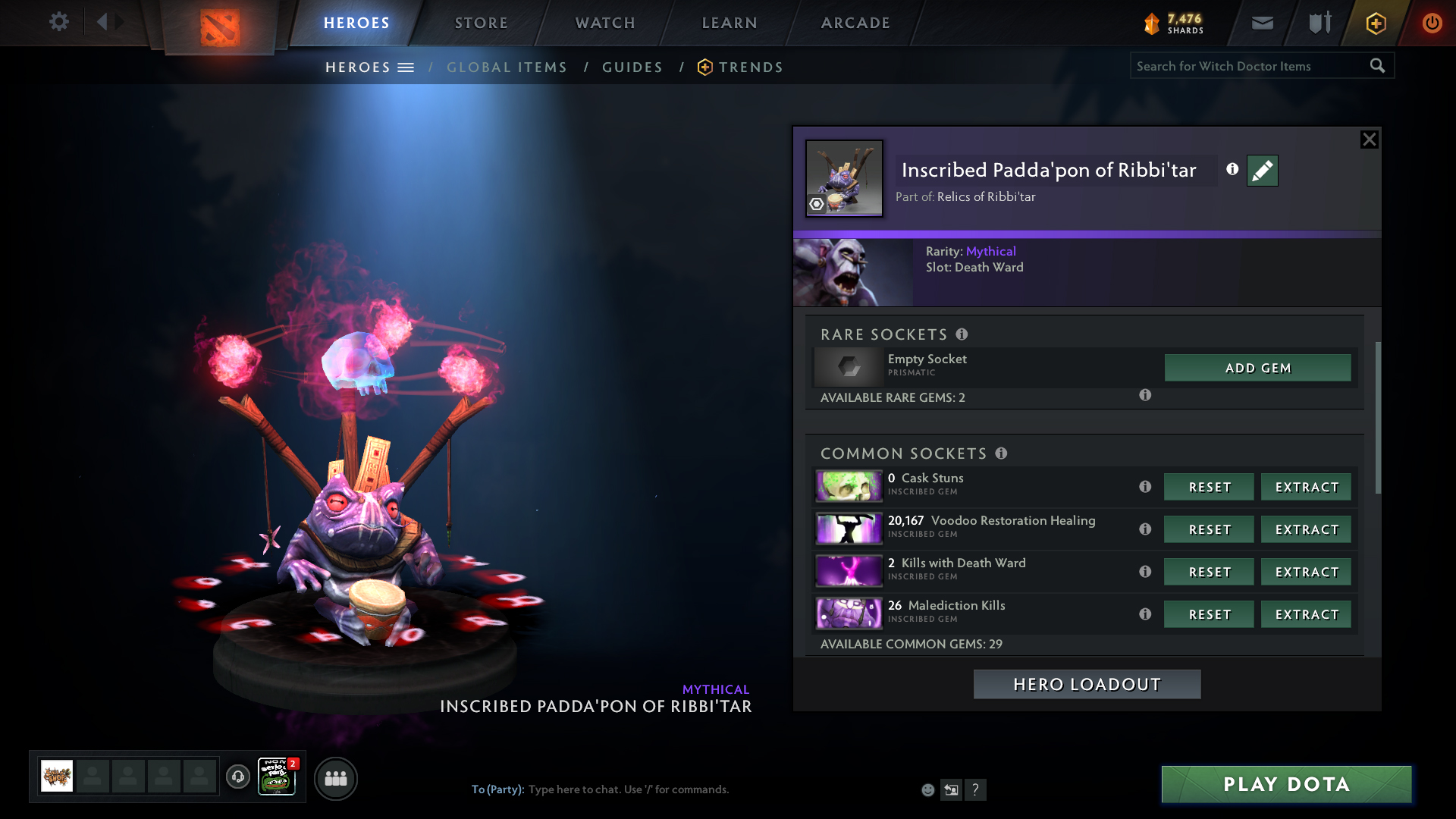This screenshot has width=1456, height=819.
Task: Quit the game with the power button
Action: (x=1432, y=23)
